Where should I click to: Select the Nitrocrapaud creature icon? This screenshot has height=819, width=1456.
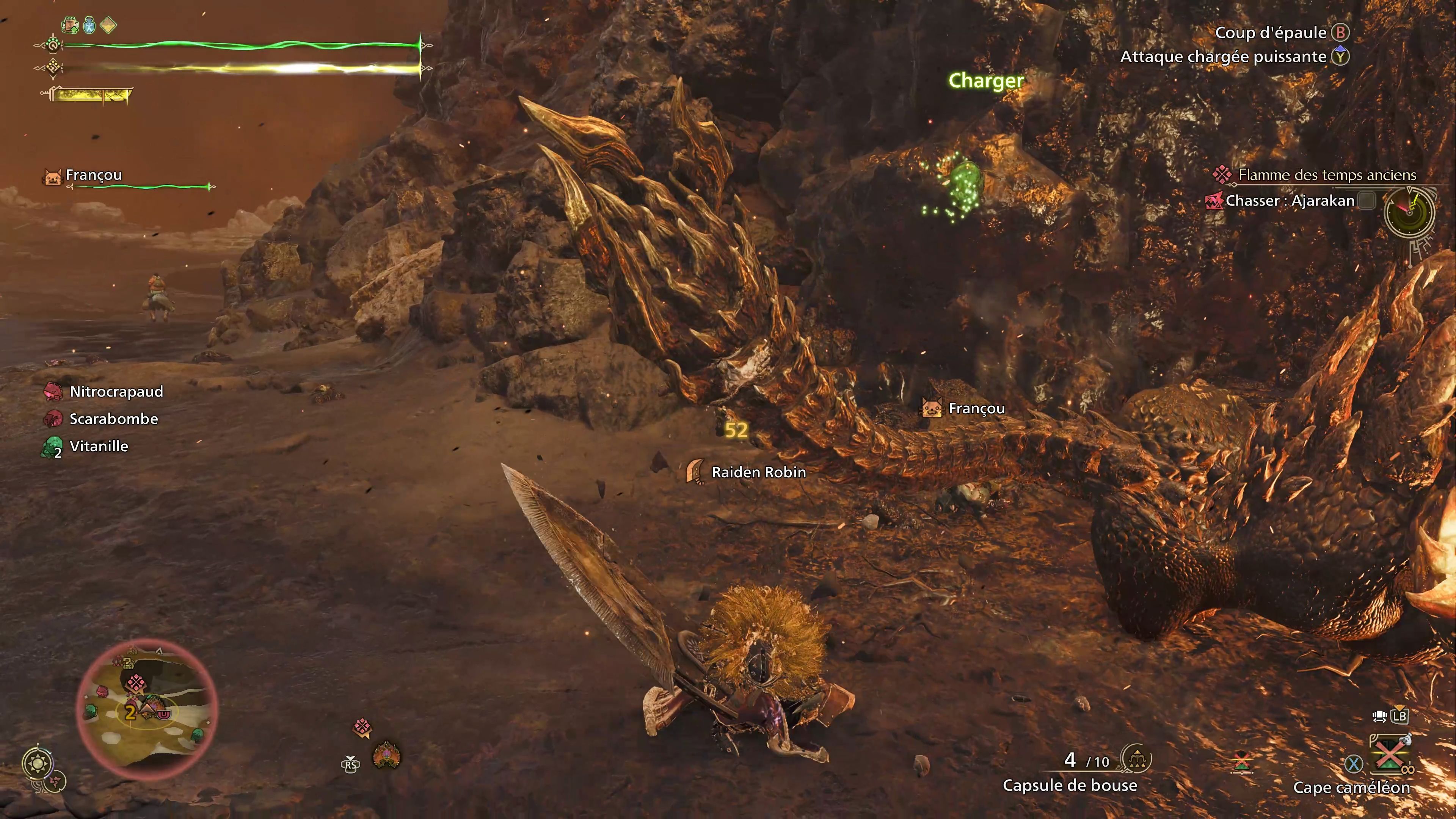click(53, 391)
